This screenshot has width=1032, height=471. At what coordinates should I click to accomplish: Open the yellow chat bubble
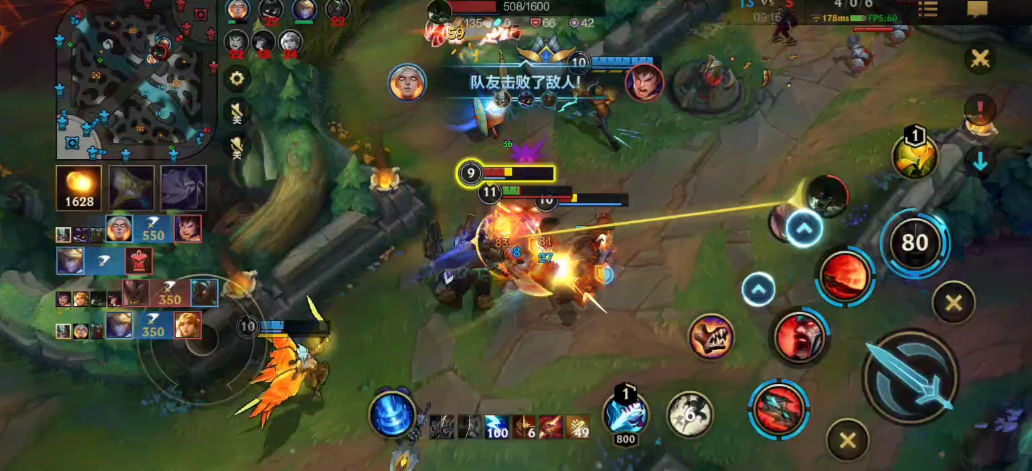point(977,10)
